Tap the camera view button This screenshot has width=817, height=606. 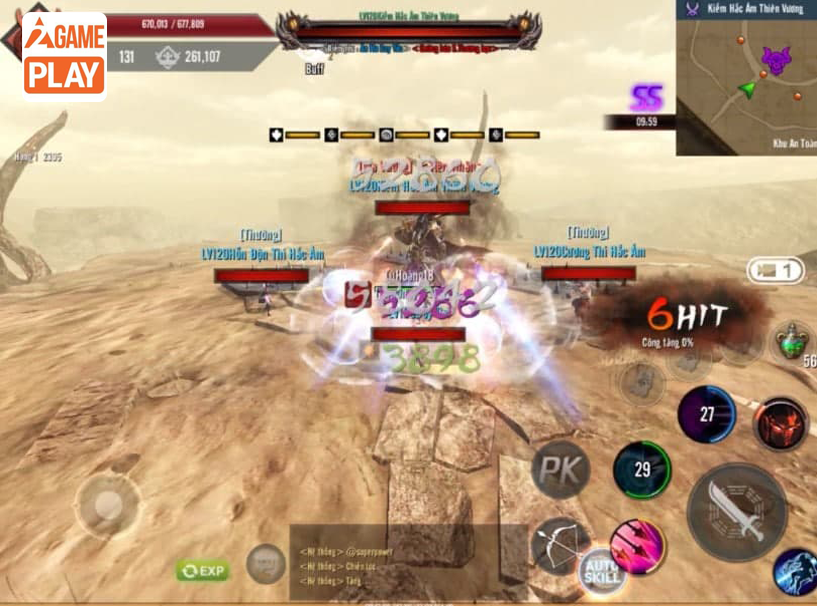click(x=776, y=270)
